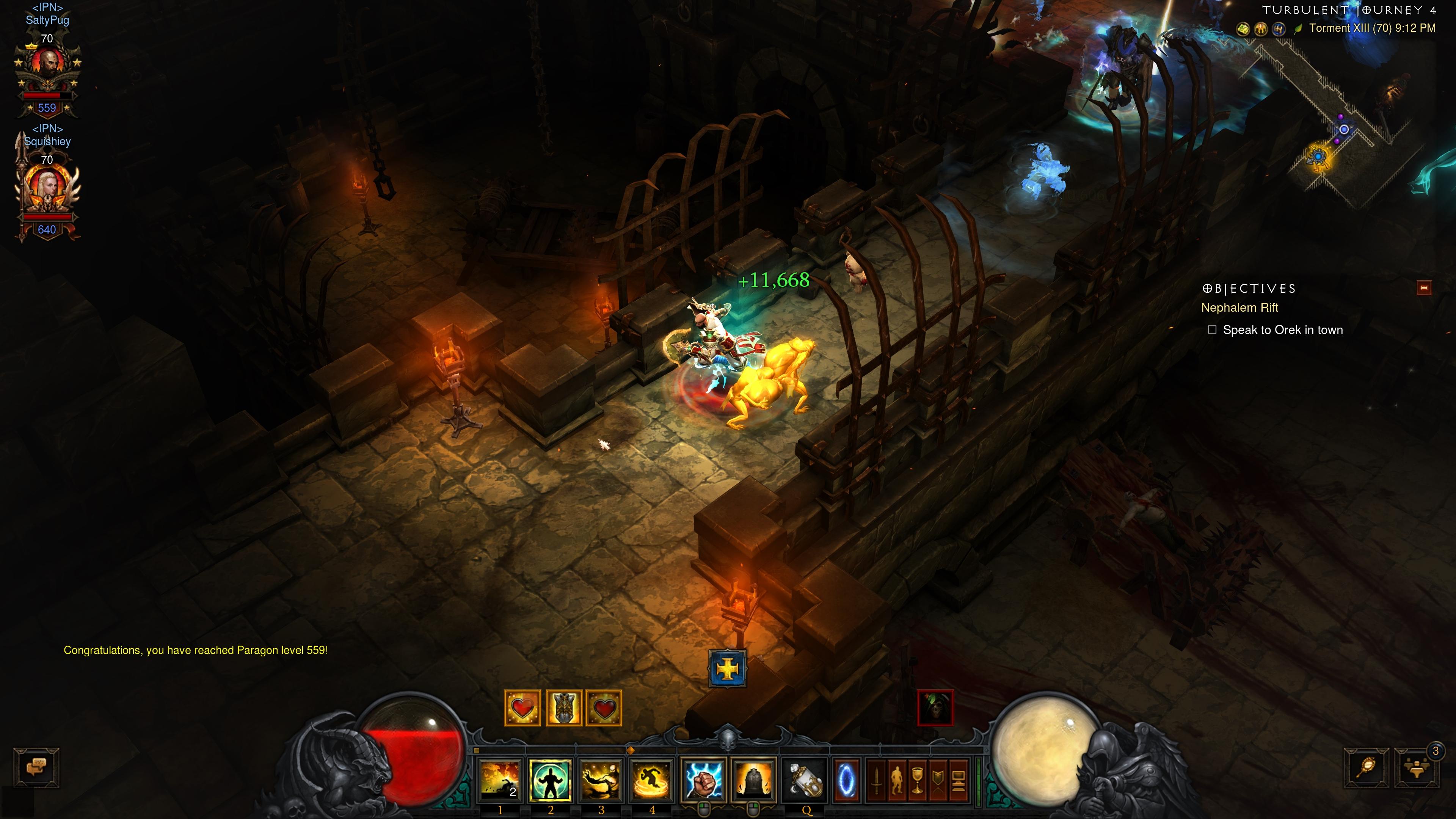Open the social friends button with badge 3
1456x819 pixels.
coord(1417,768)
